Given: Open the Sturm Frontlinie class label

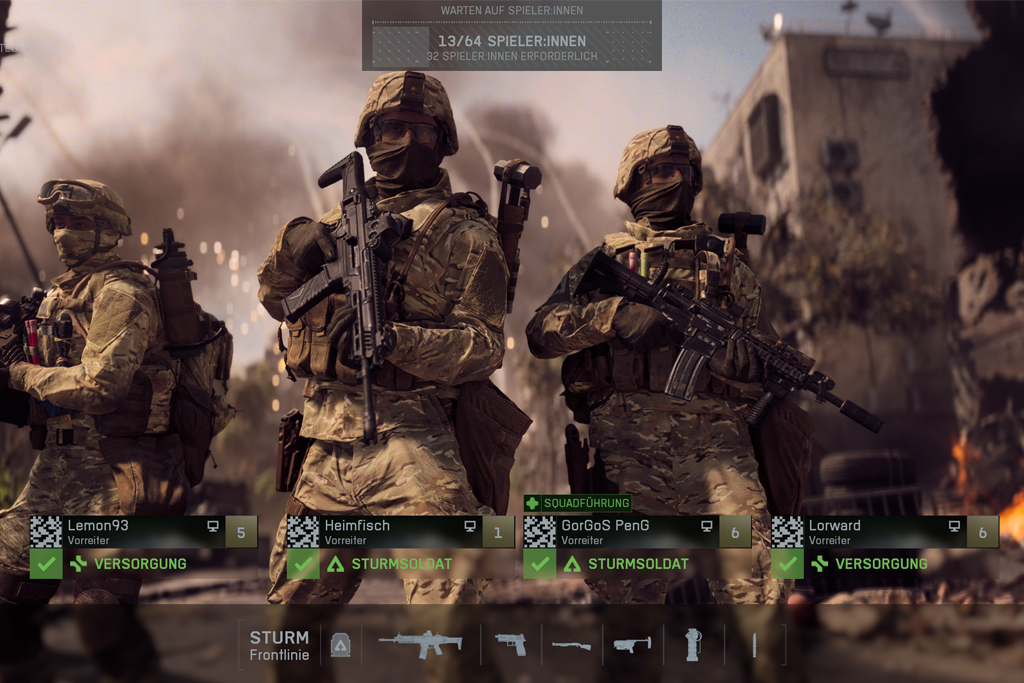Looking at the screenshot, I should tap(279, 645).
